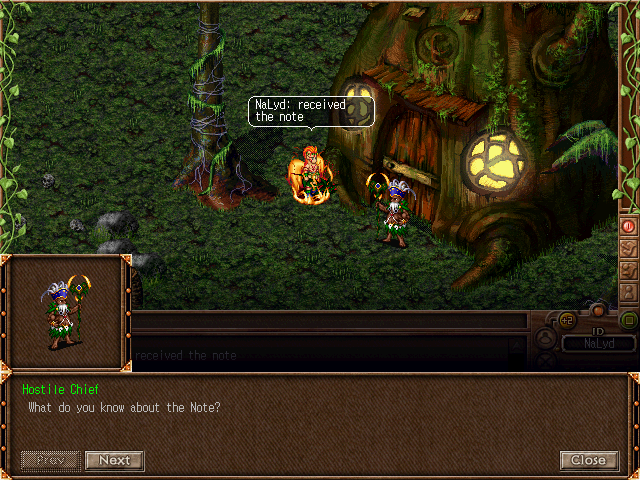
Task: Go back with the Prev button
Action: (x=50, y=460)
